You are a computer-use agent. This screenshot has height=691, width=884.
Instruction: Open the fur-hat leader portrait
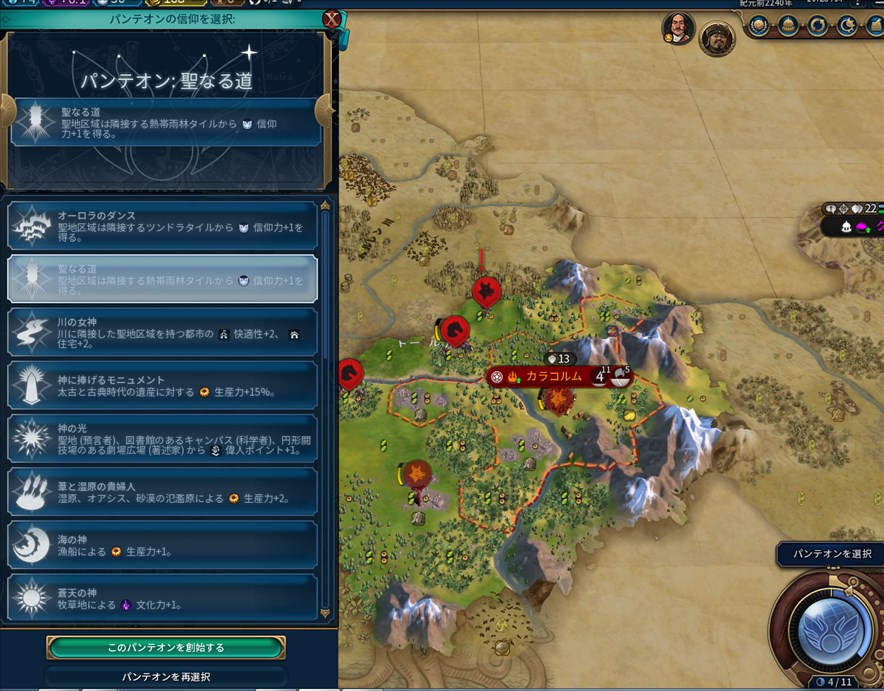[716, 39]
